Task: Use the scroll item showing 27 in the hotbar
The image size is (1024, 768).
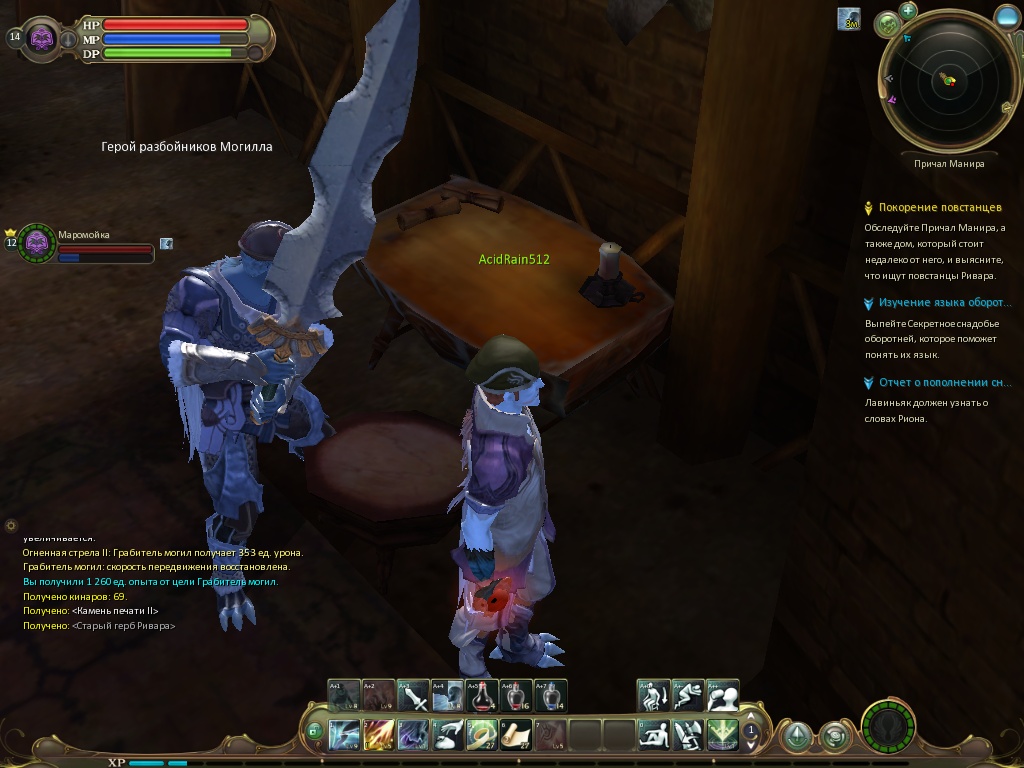Action: coord(516,735)
